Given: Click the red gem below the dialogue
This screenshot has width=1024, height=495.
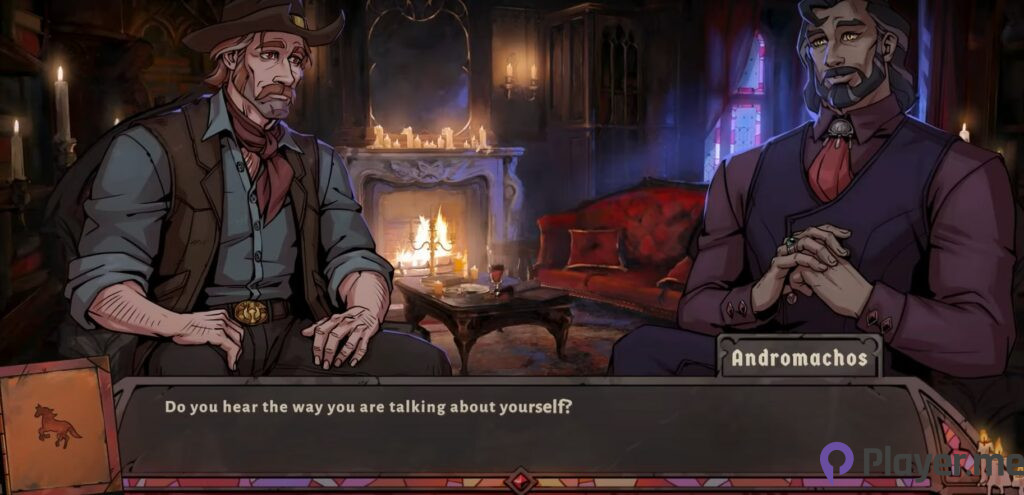Looking at the screenshot, I should [520, 481].
